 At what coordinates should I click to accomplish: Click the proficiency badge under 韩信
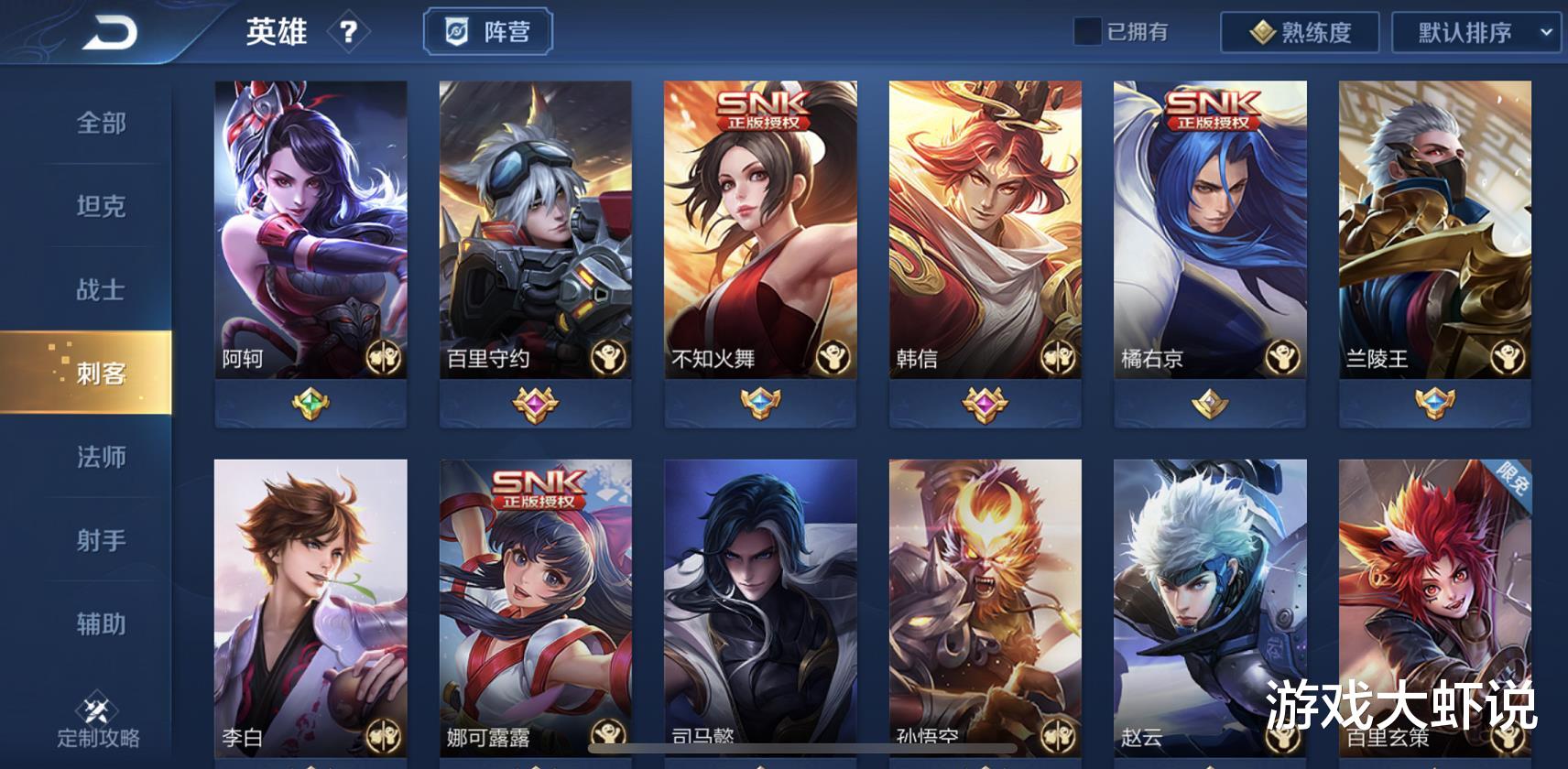[x=984, y=403]
